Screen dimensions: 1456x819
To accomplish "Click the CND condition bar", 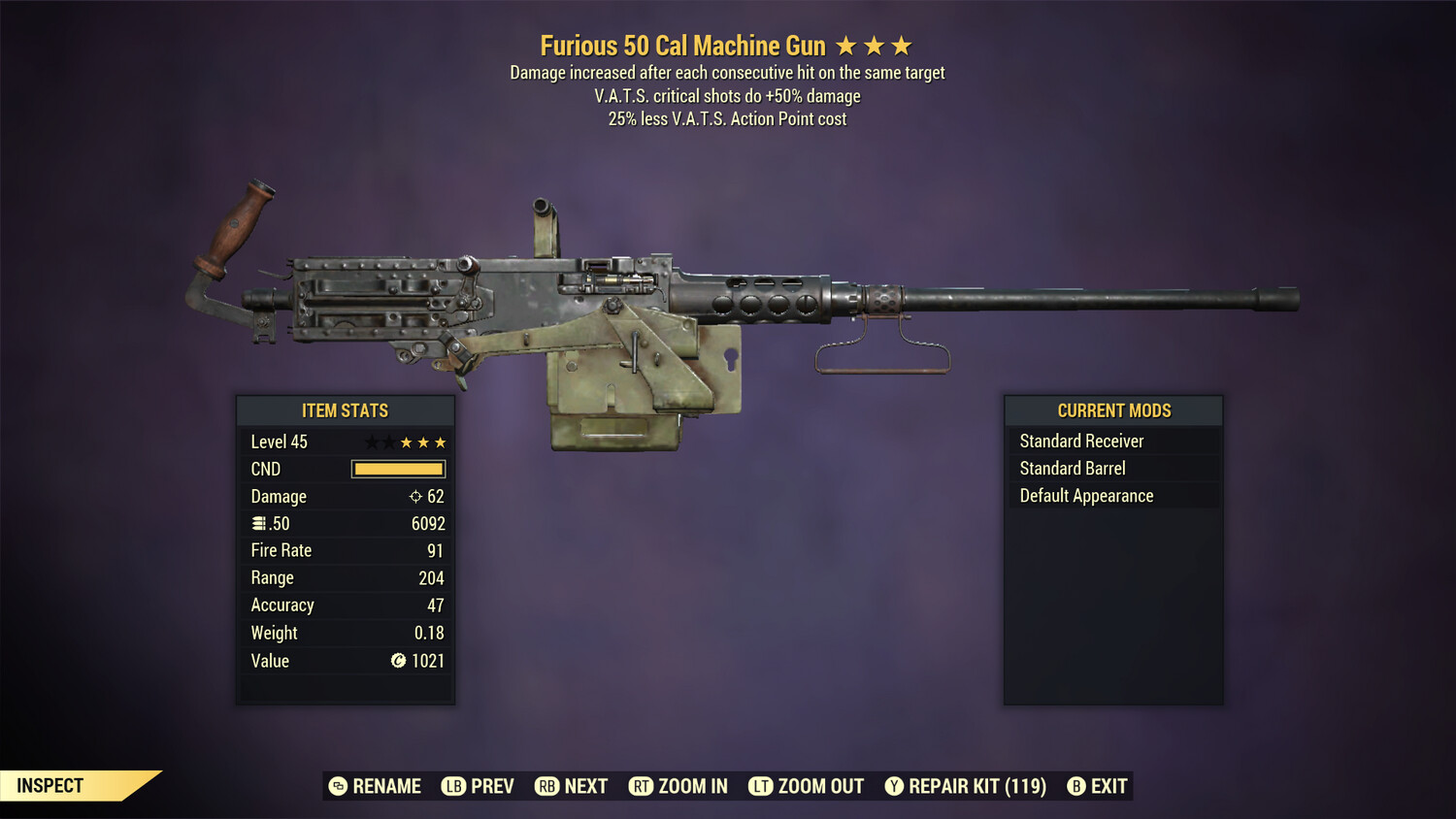I will point(398,469).
